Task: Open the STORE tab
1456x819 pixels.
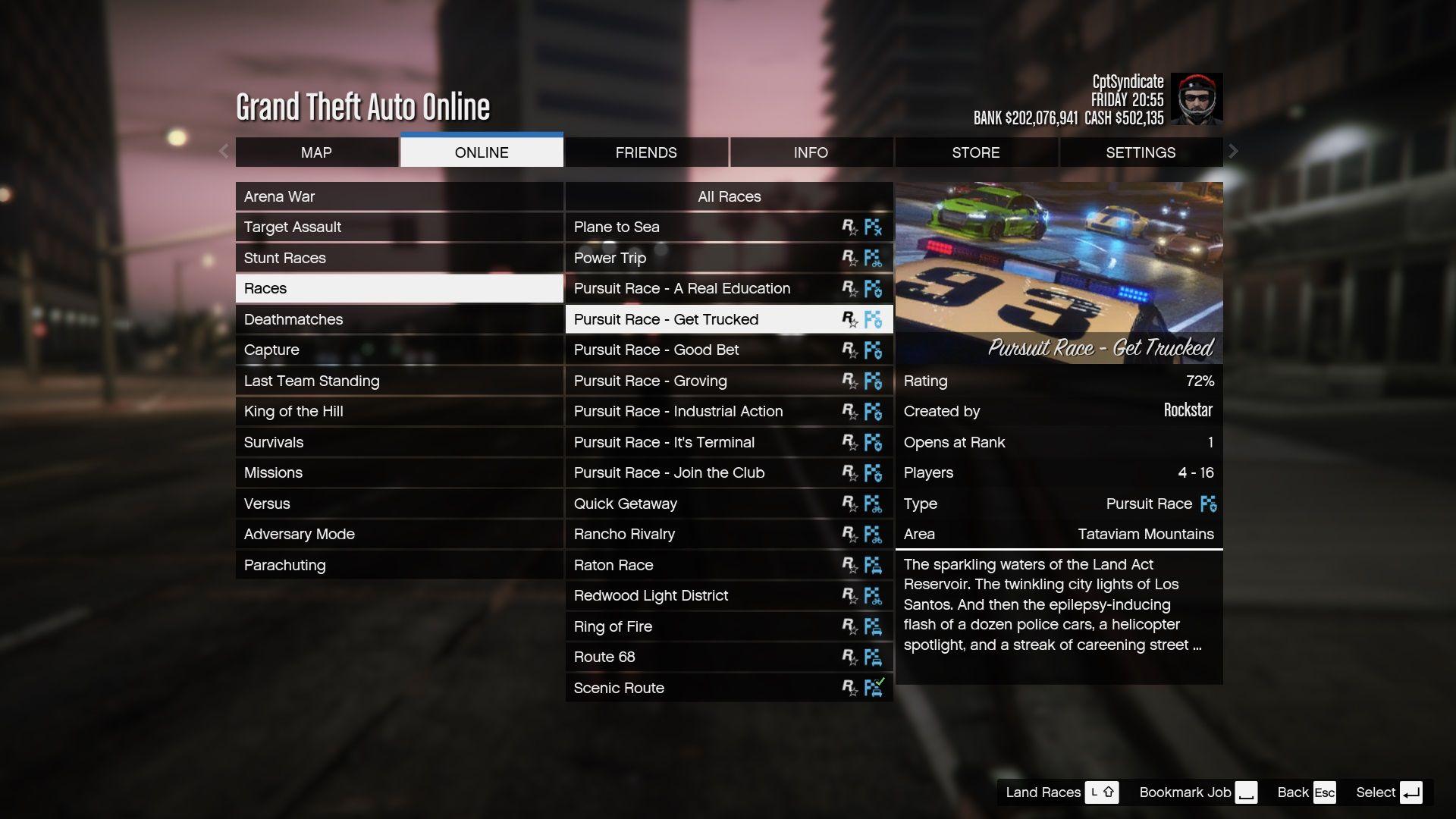Action: [975, 152]
